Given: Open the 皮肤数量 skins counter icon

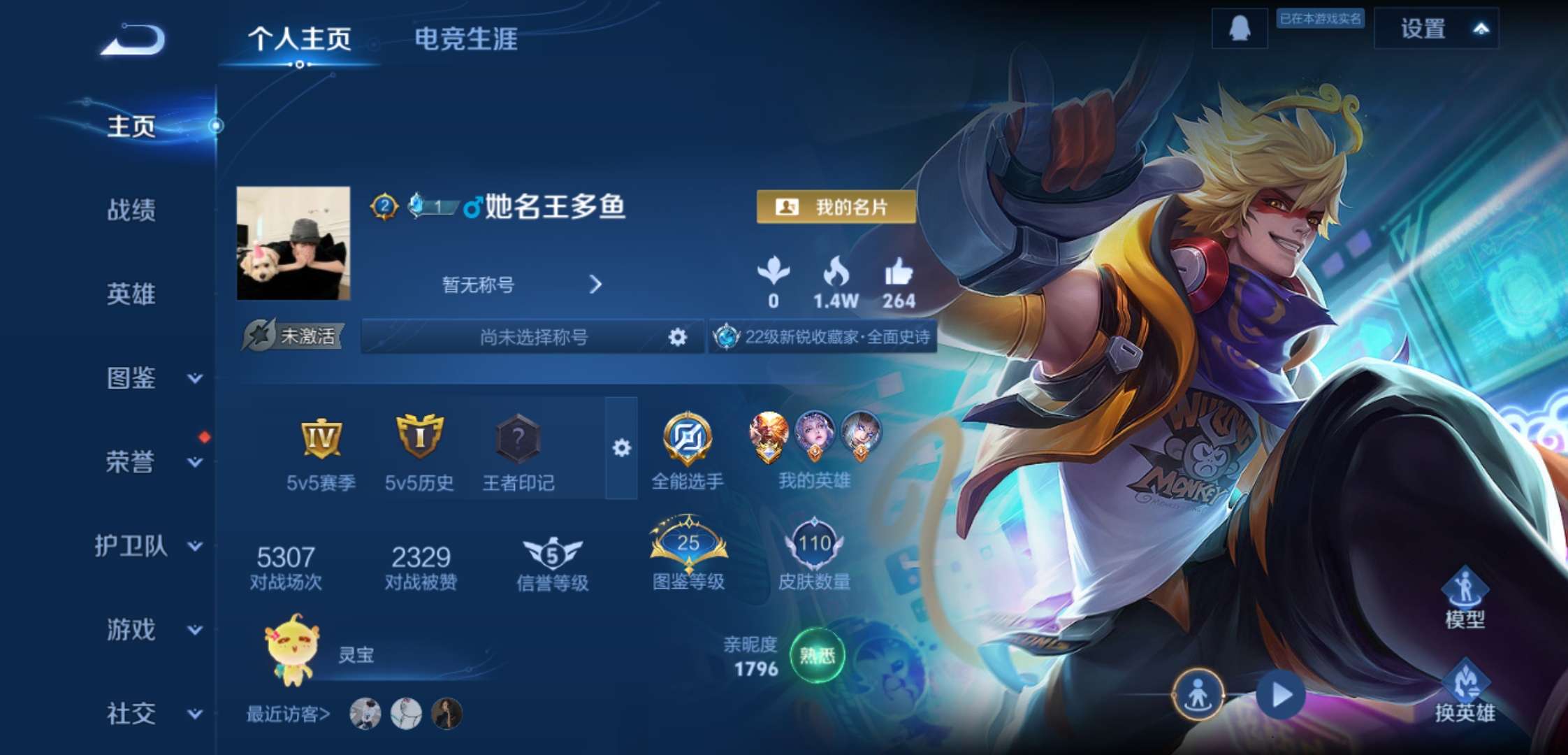Looking at the screenshot, I should (815, 542).
